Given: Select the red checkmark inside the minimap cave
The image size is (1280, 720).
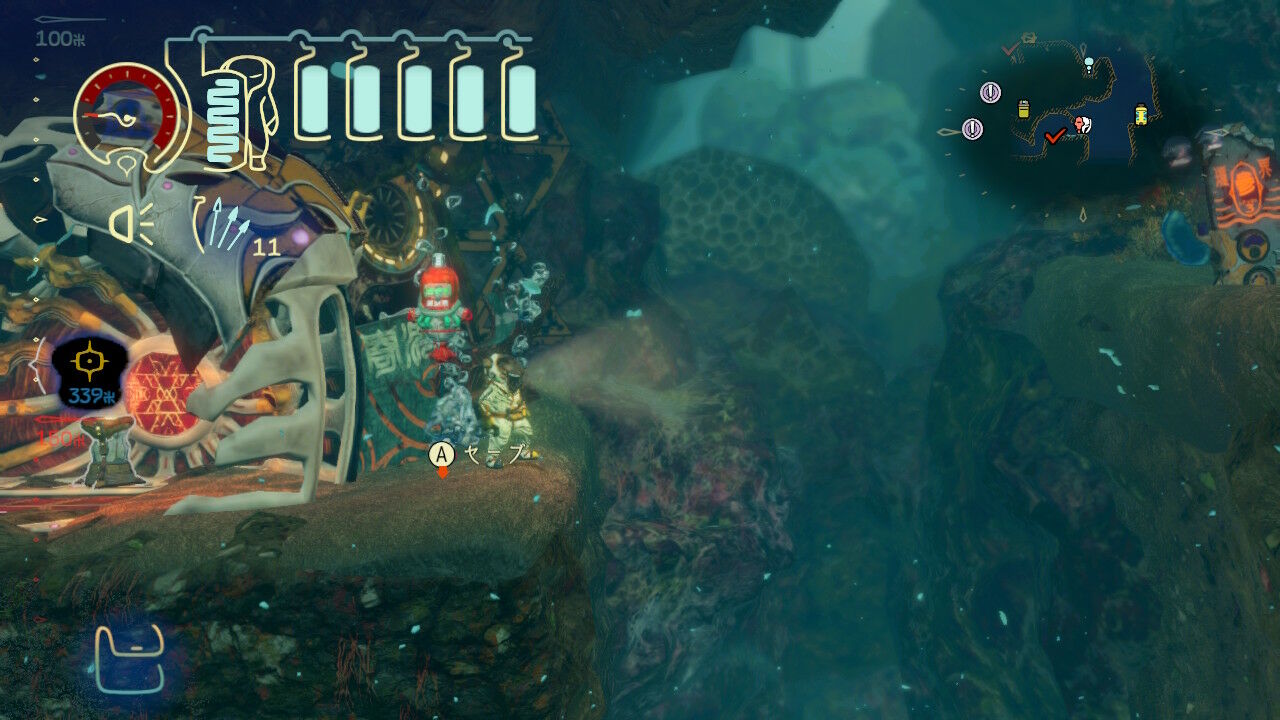Looking at the screenshot, I should (x=1054, y=136).
